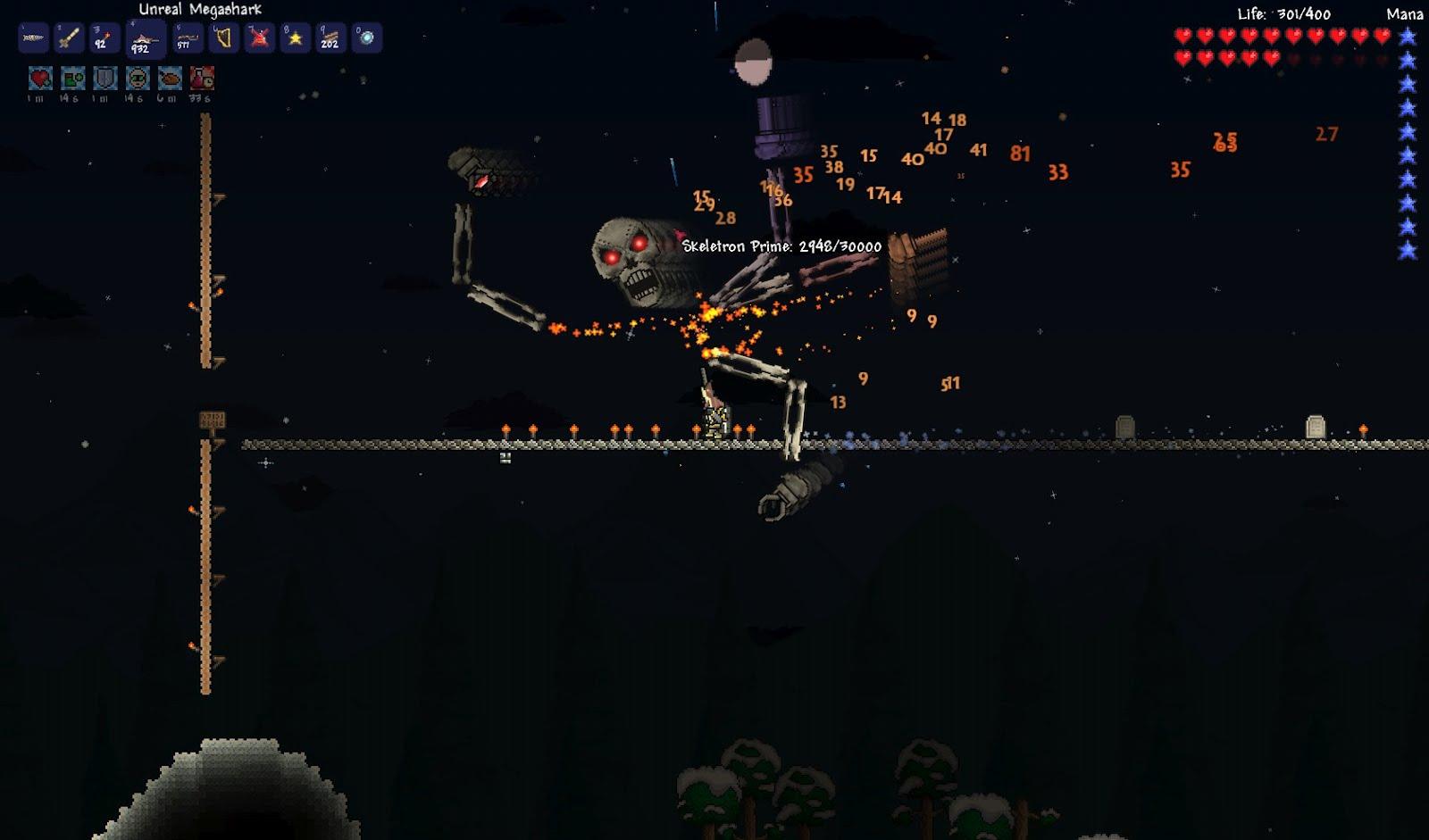This screenshot has height=840, width=1429.
Task: Click the Potion Sickness debuff icon
Action: pos(202,79)
